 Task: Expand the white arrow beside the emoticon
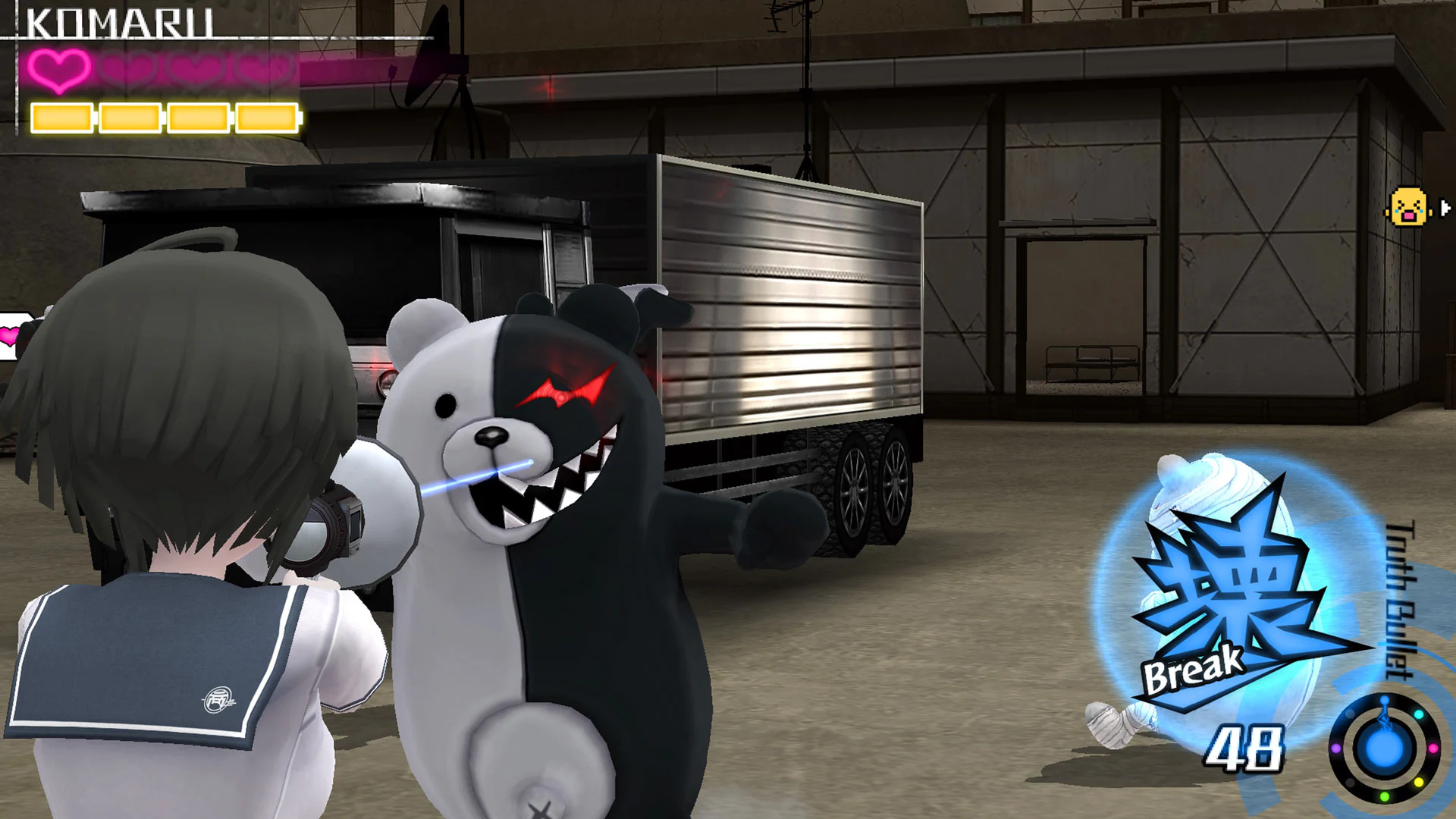(x=1445, y=207)
